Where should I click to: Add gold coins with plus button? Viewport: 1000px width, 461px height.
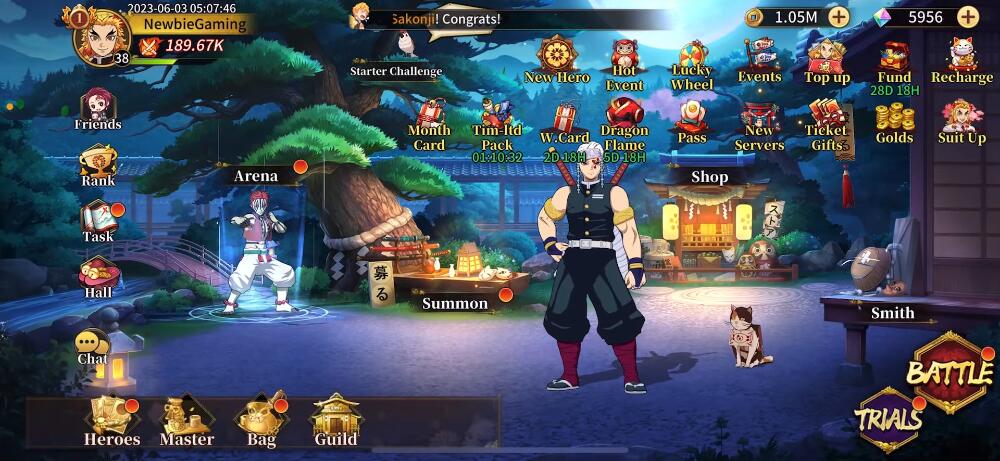pos(838,17)
